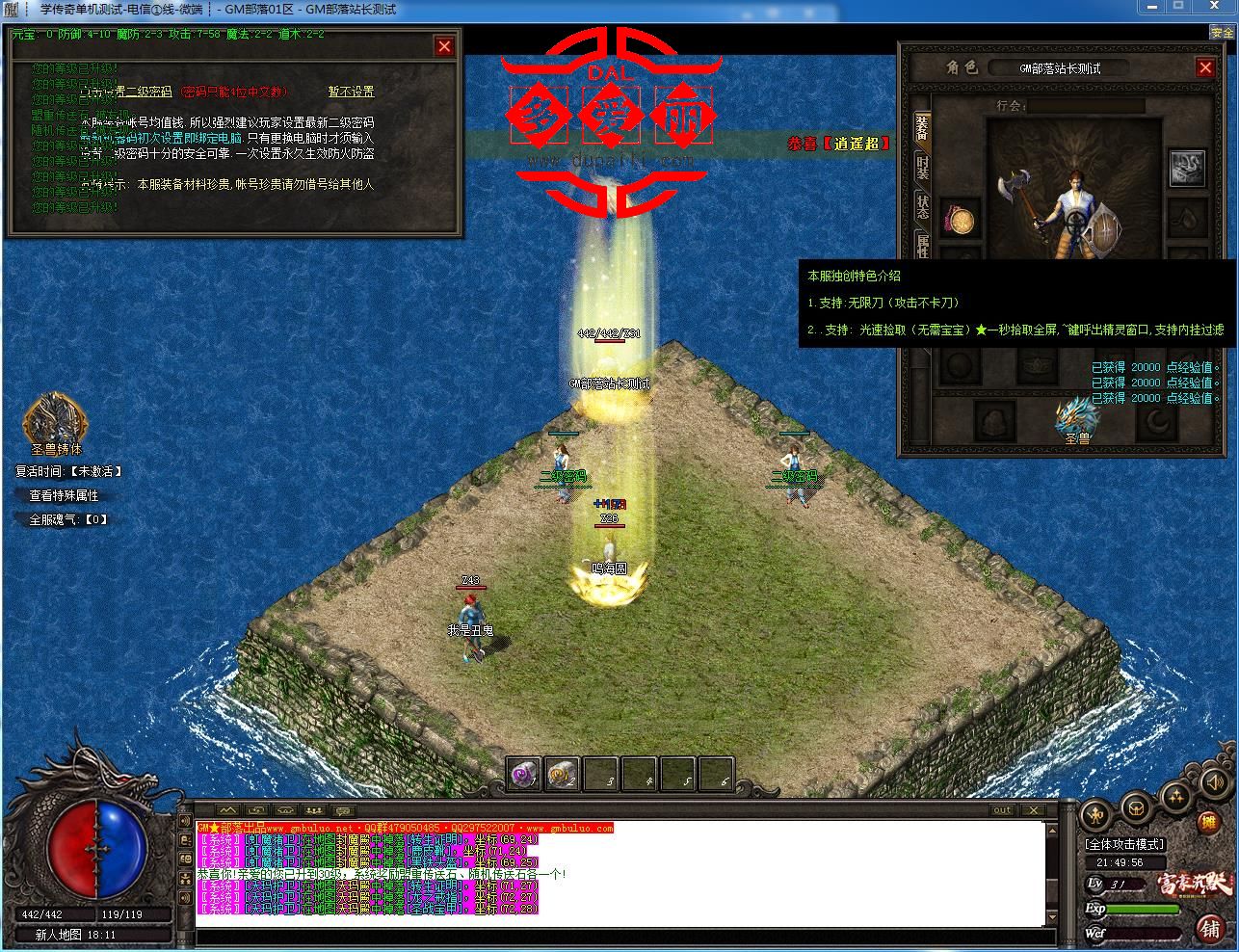Click the trade icon above the attack mode label
The height and width of the screenshot is (952, 1239).
pos(1094,812)
